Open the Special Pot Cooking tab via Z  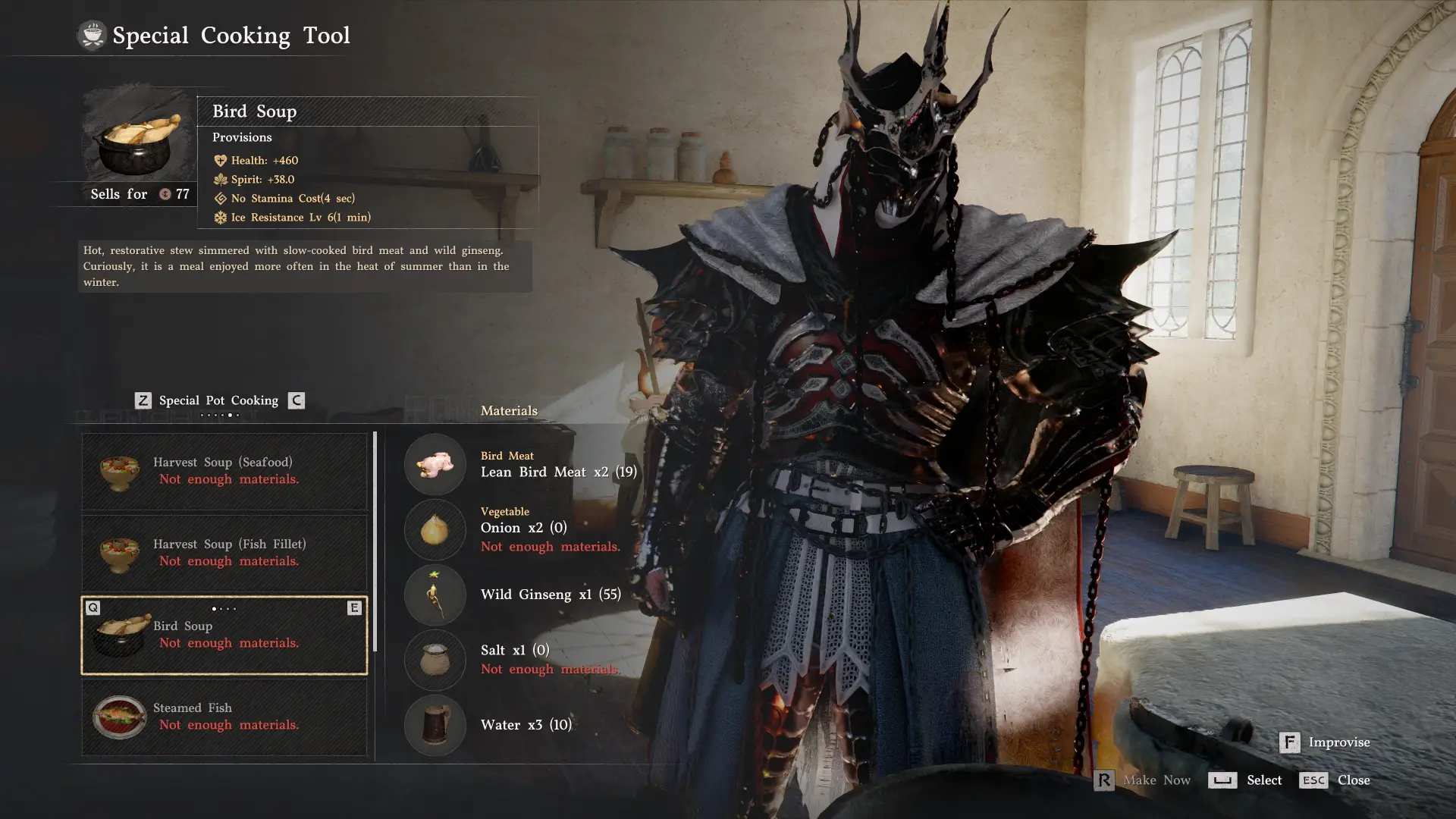point(143,400)
